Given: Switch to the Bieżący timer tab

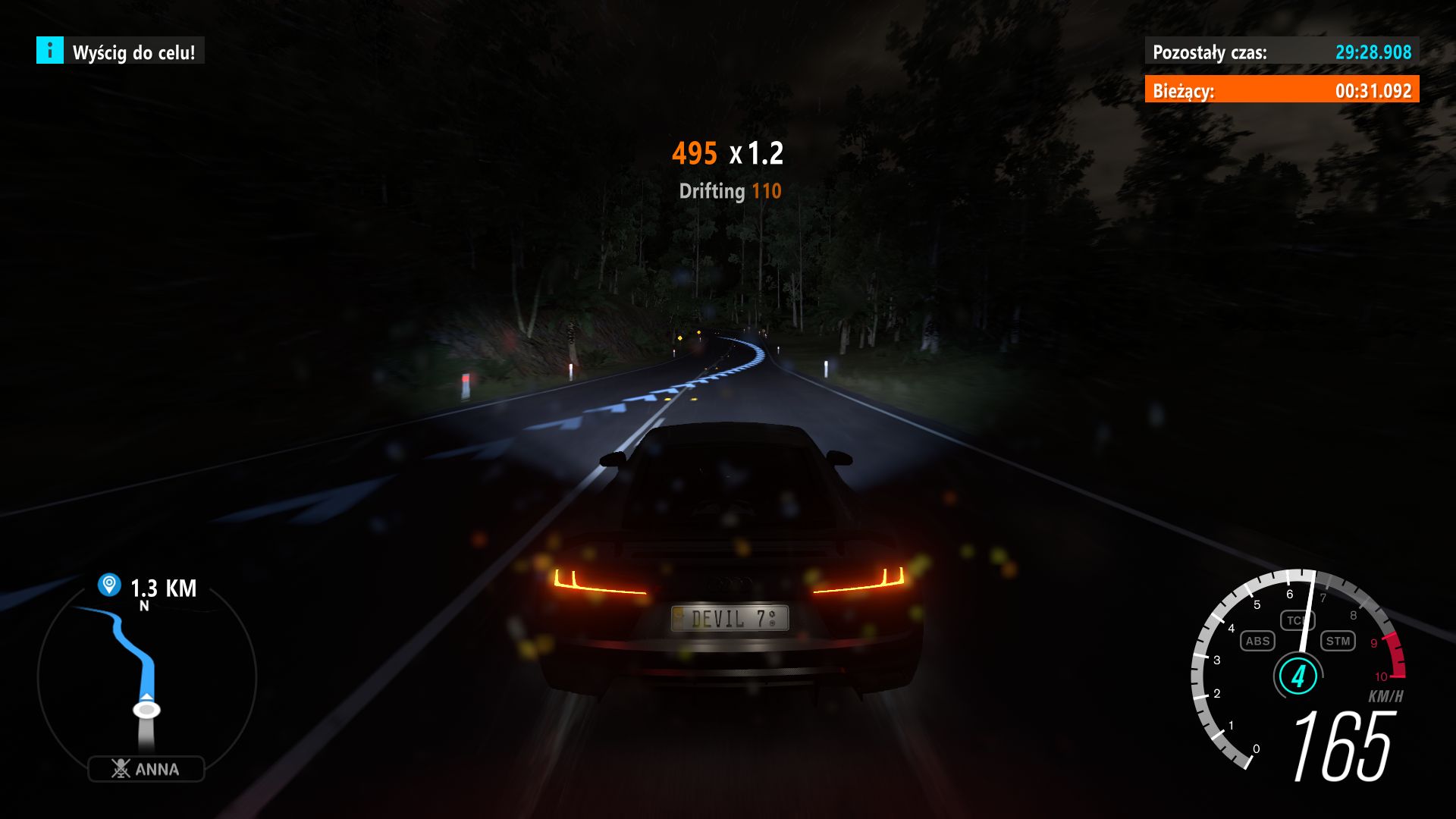Looking at the screenshot, I should (x=1283, y=91).
